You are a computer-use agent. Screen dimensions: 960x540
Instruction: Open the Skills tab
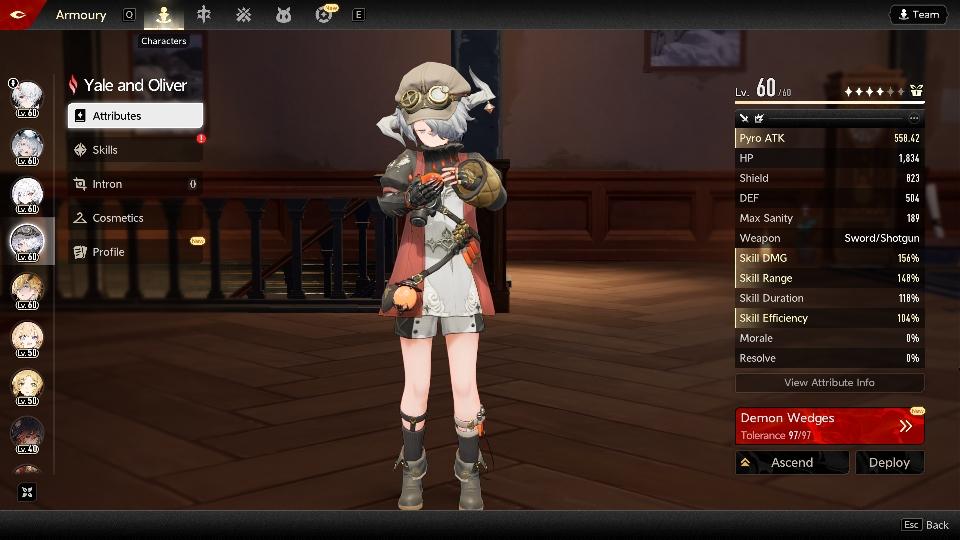135,150
